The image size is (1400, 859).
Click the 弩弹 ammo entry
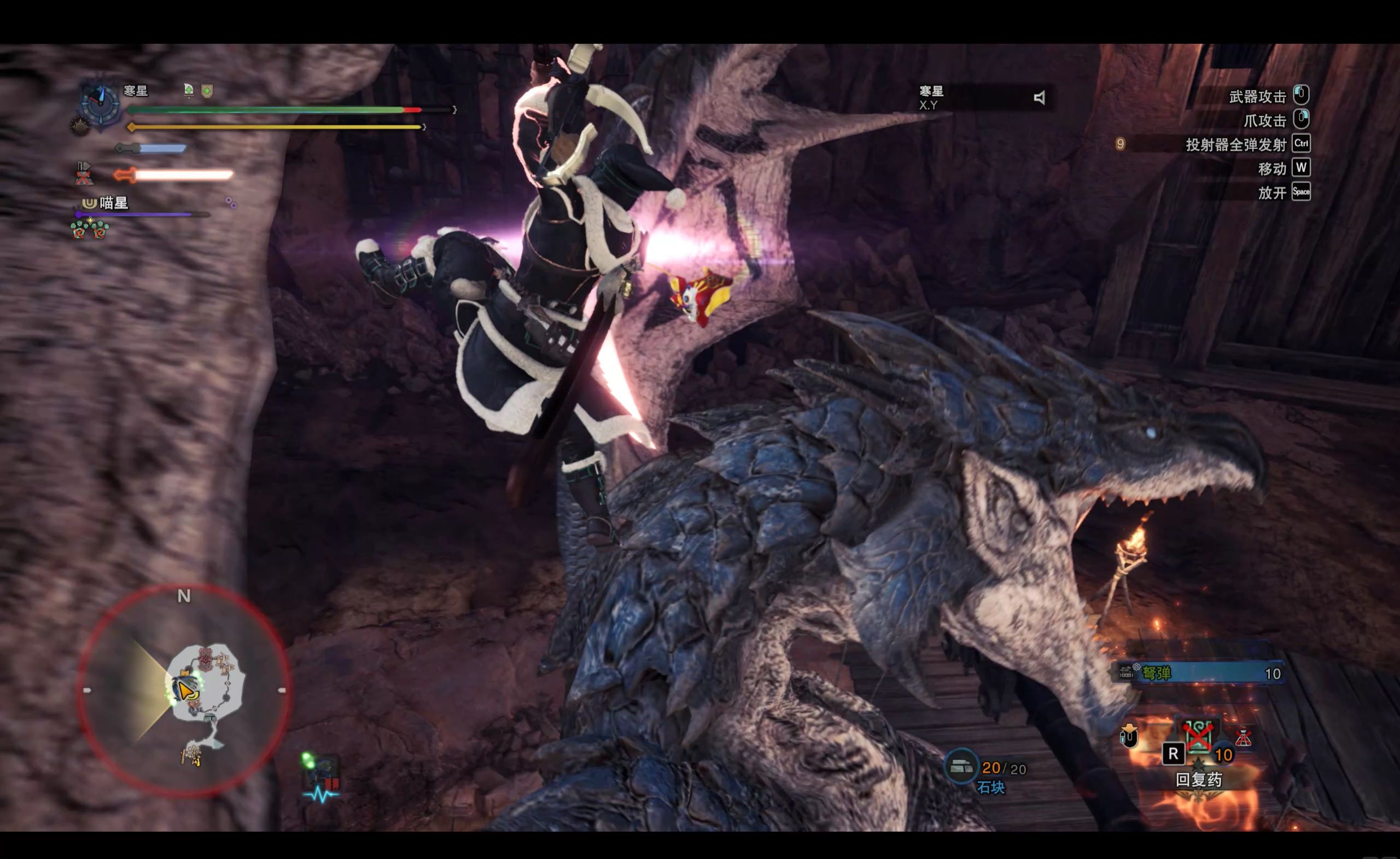1200,674
